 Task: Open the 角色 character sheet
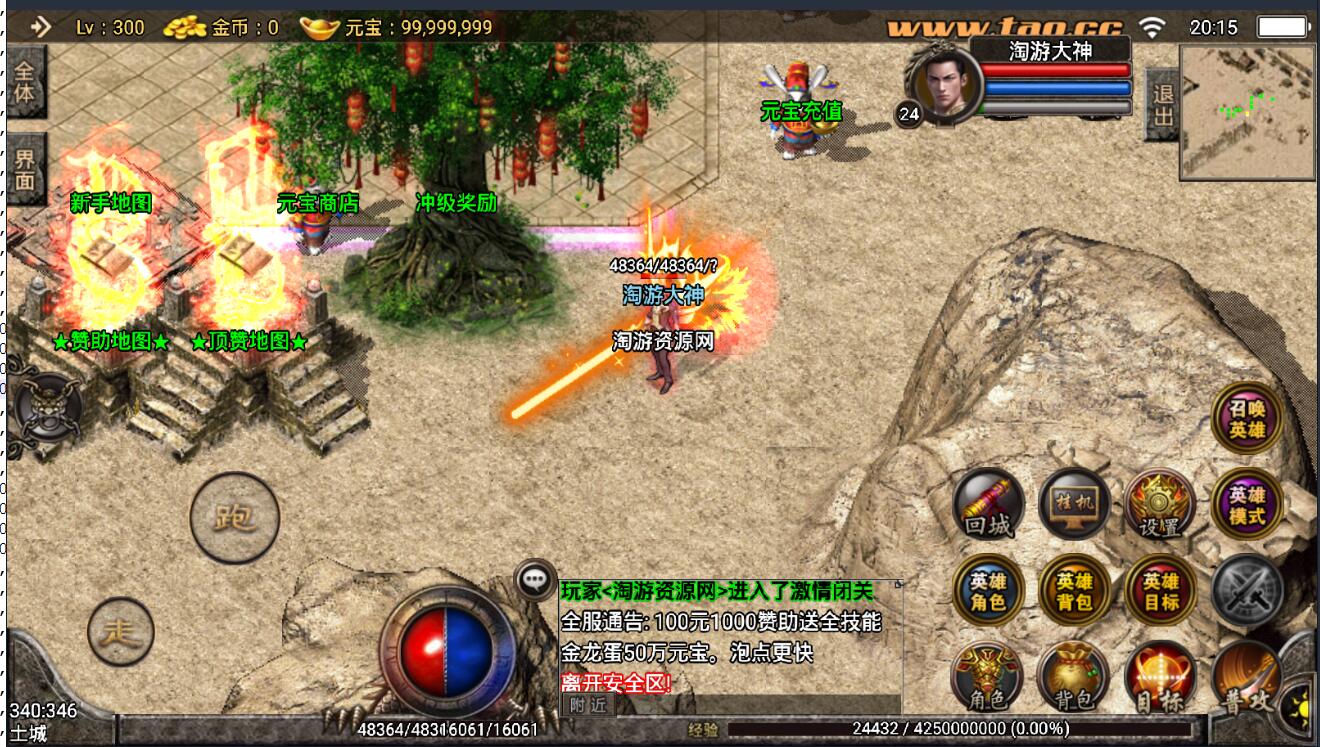988,677
